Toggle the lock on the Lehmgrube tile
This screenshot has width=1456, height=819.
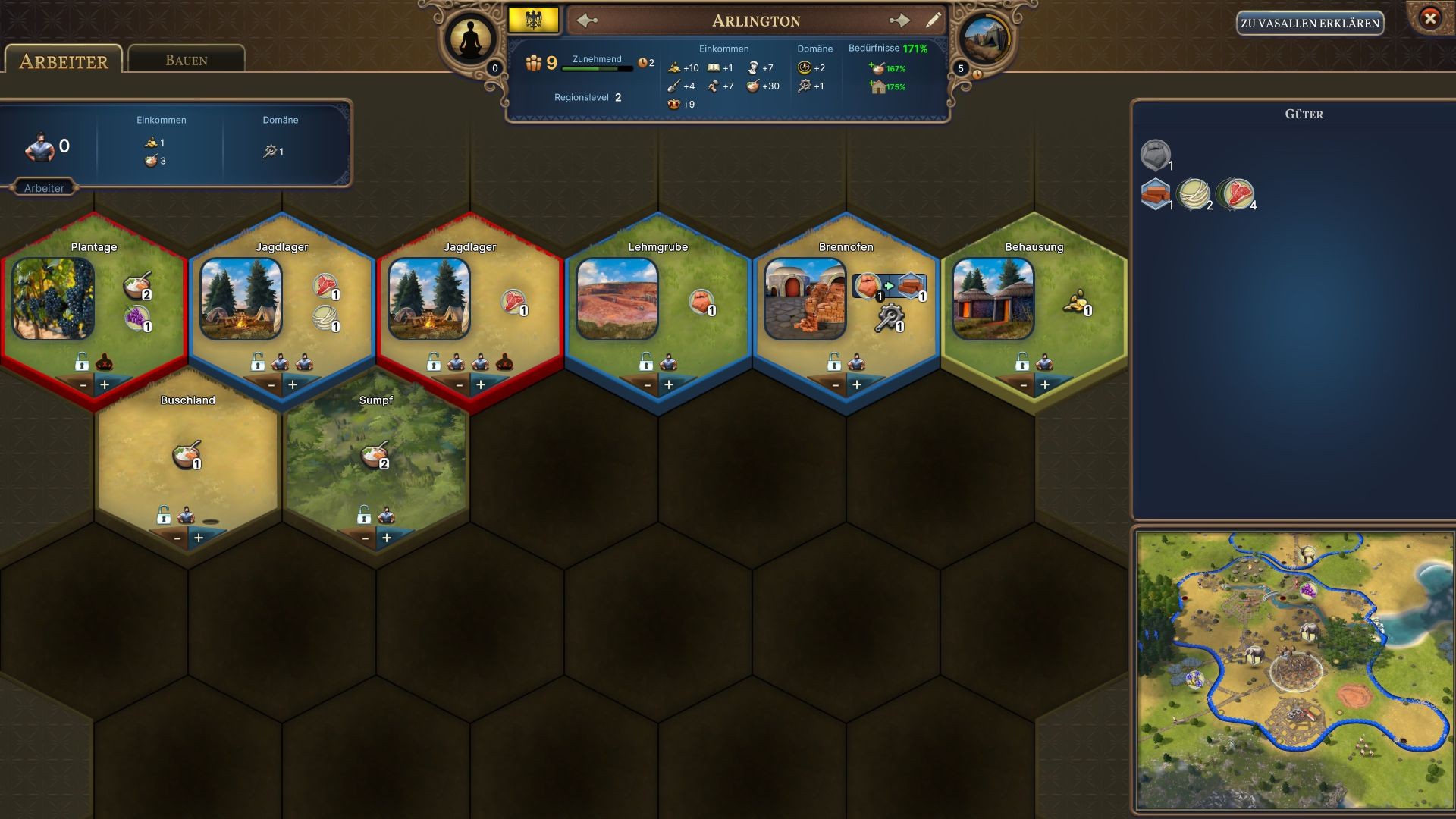coord(646,362)
